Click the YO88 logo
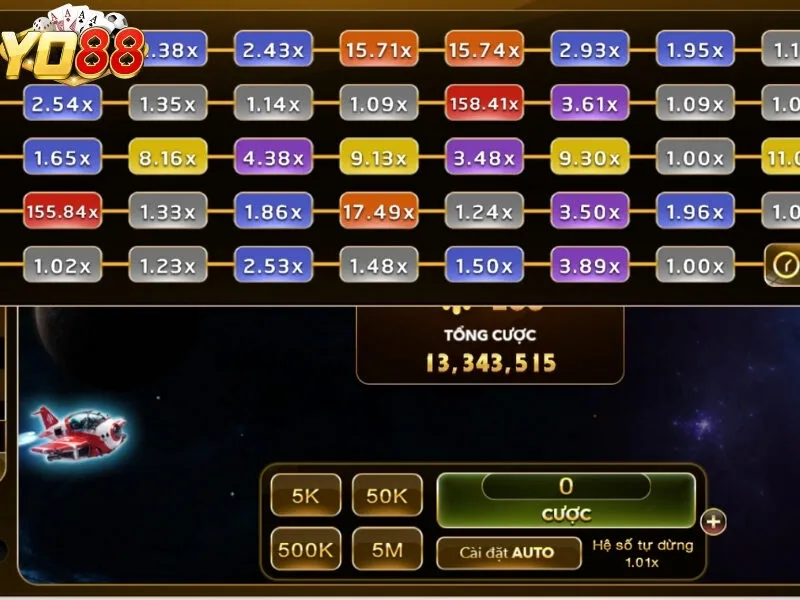The height and width of the screenshot is (600, 800). (73, 48)
